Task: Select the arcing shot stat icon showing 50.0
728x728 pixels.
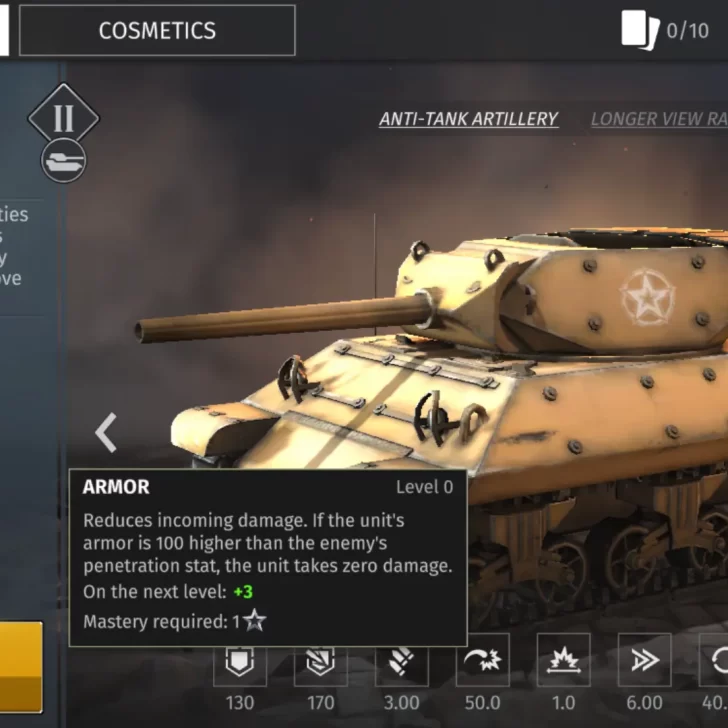Action: (x=483, y=663)
